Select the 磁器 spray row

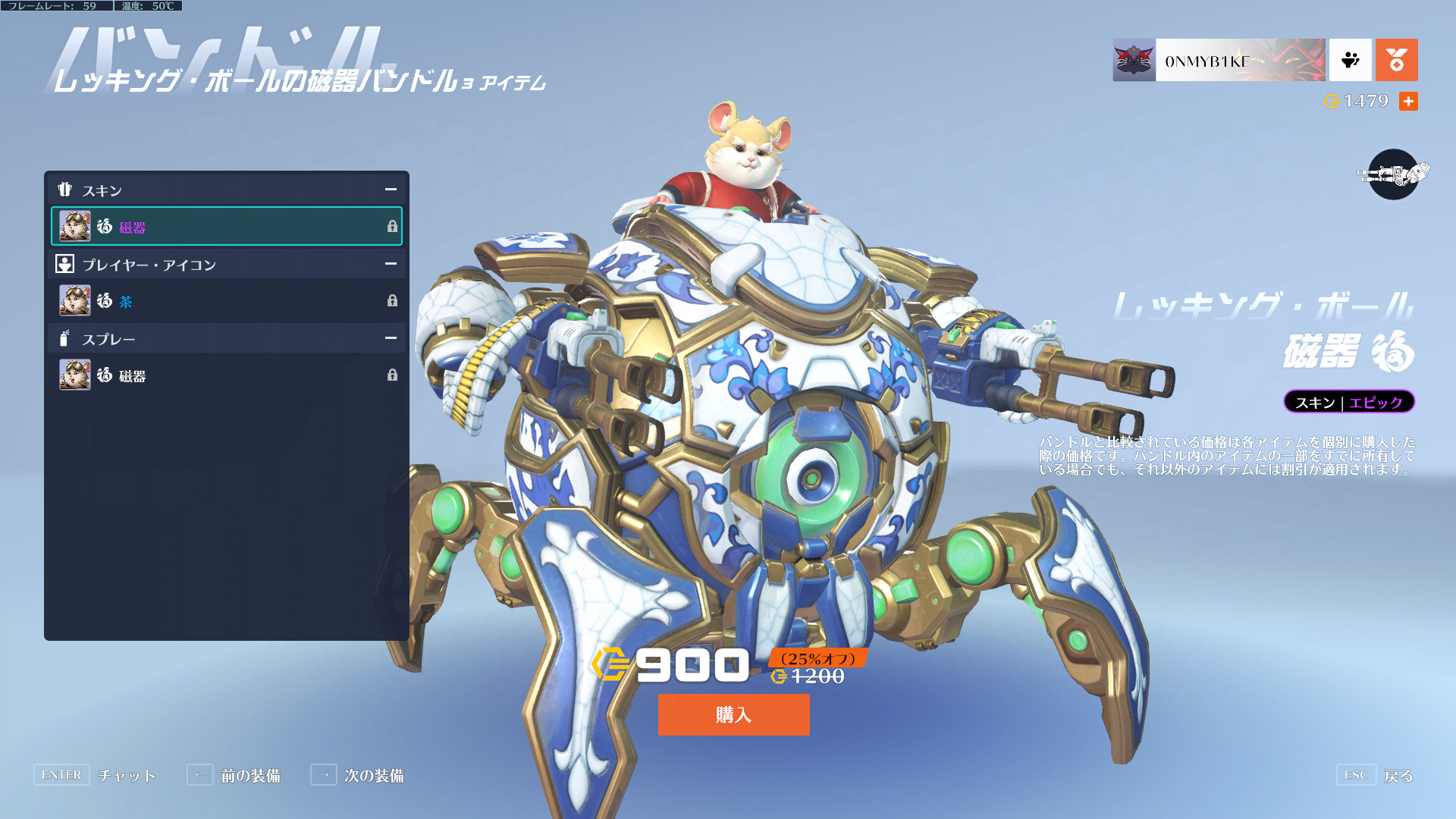click(x=227, y=375)
